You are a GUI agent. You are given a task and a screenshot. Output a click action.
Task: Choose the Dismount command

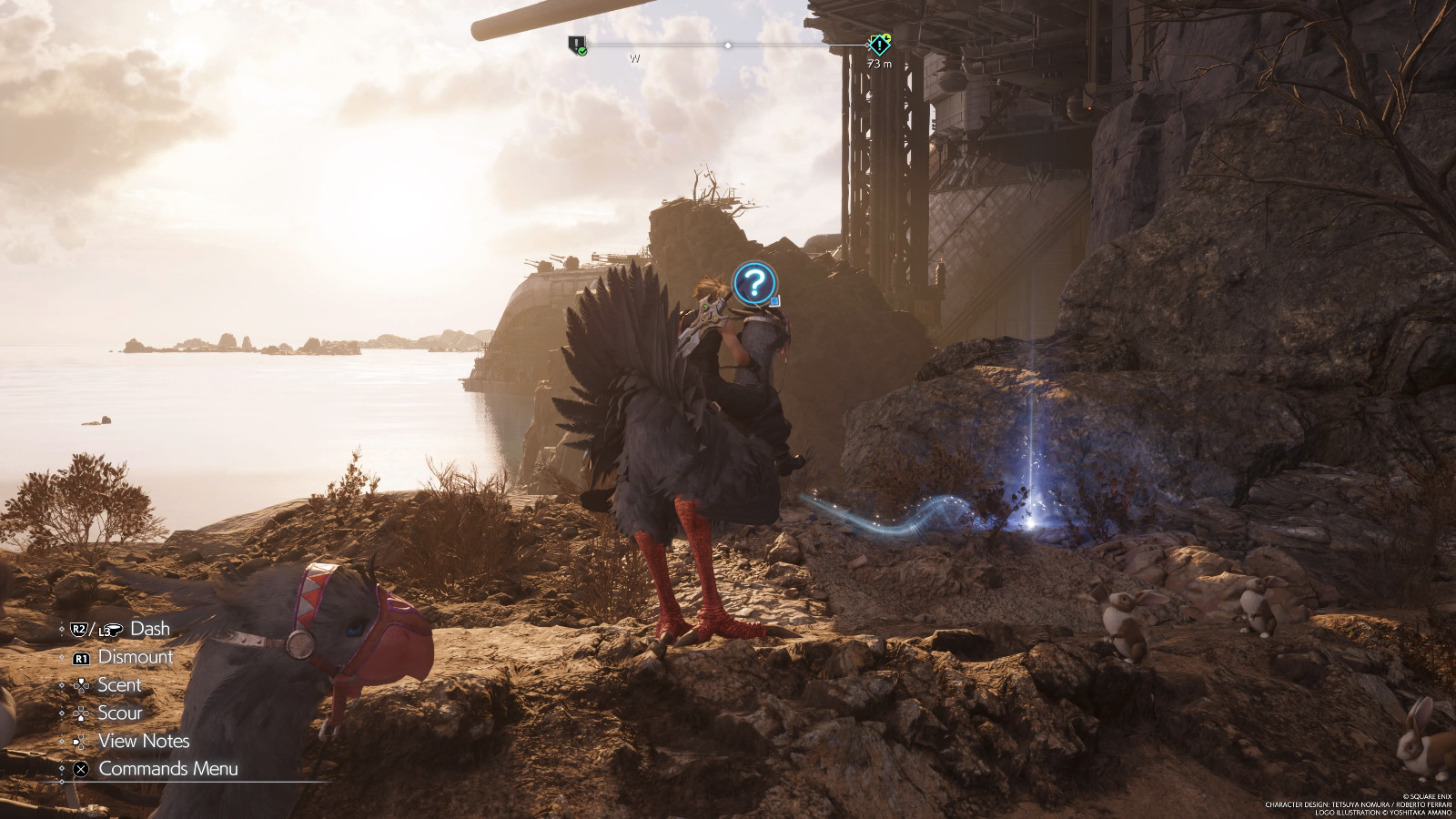[135, 656]
